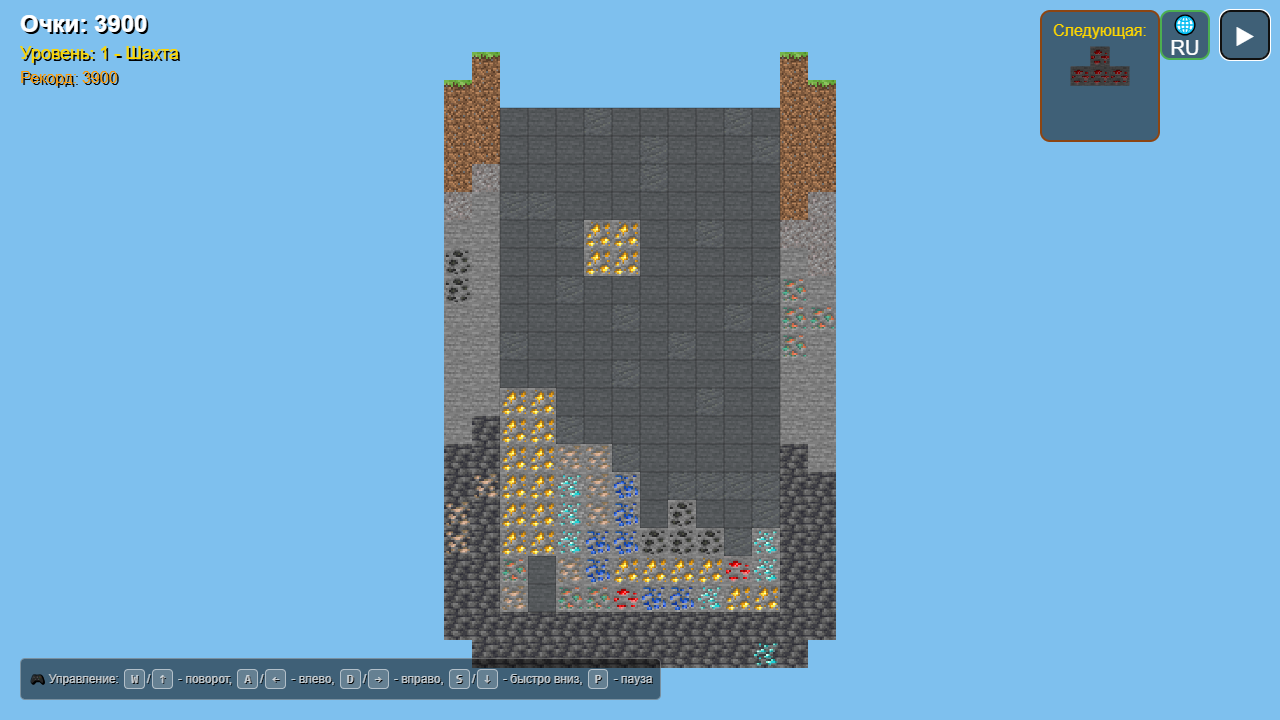1280x720 pixels.
Task: Click the P pause key badge
Action: point(597,678)
